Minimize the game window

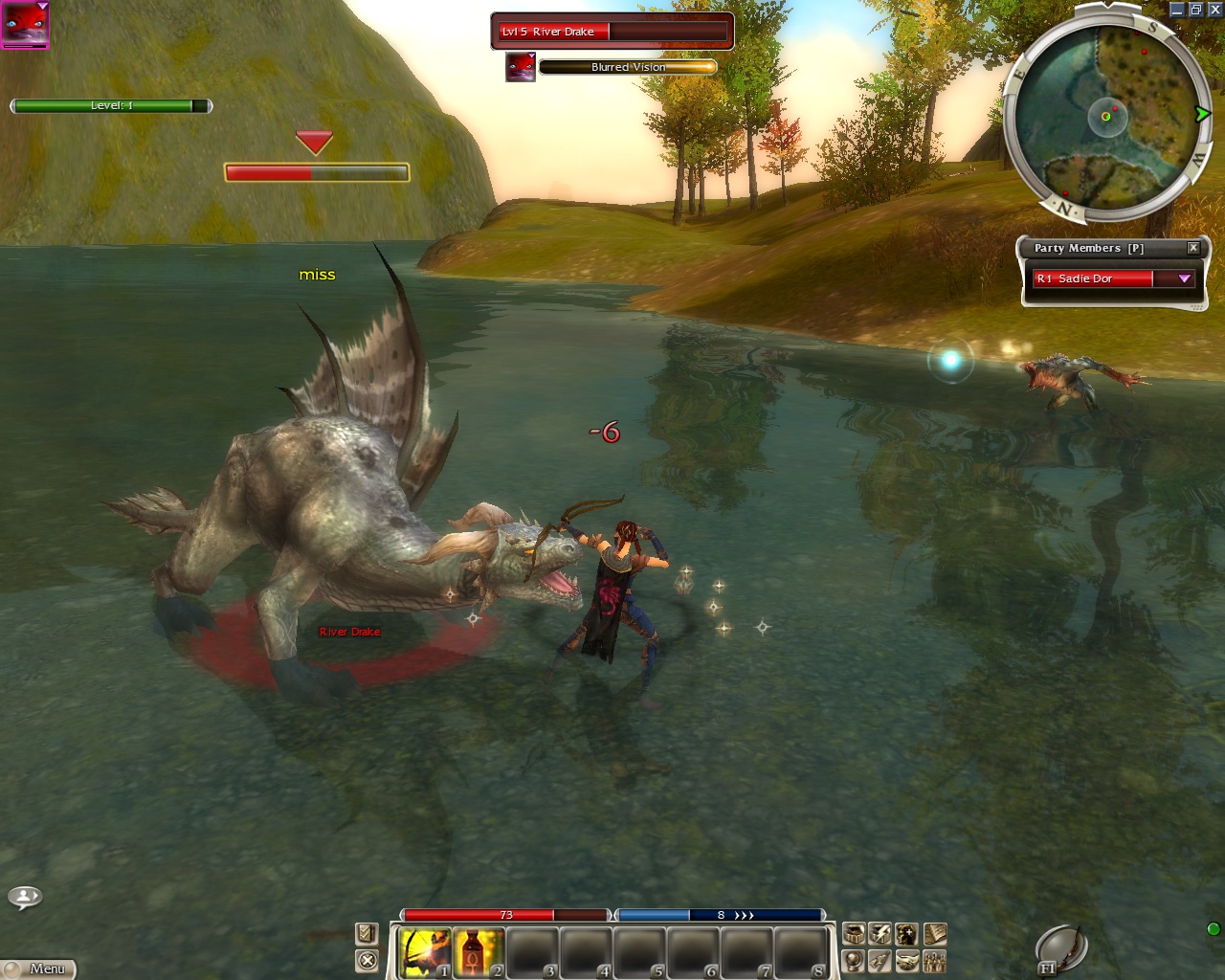coord(1177,10)
